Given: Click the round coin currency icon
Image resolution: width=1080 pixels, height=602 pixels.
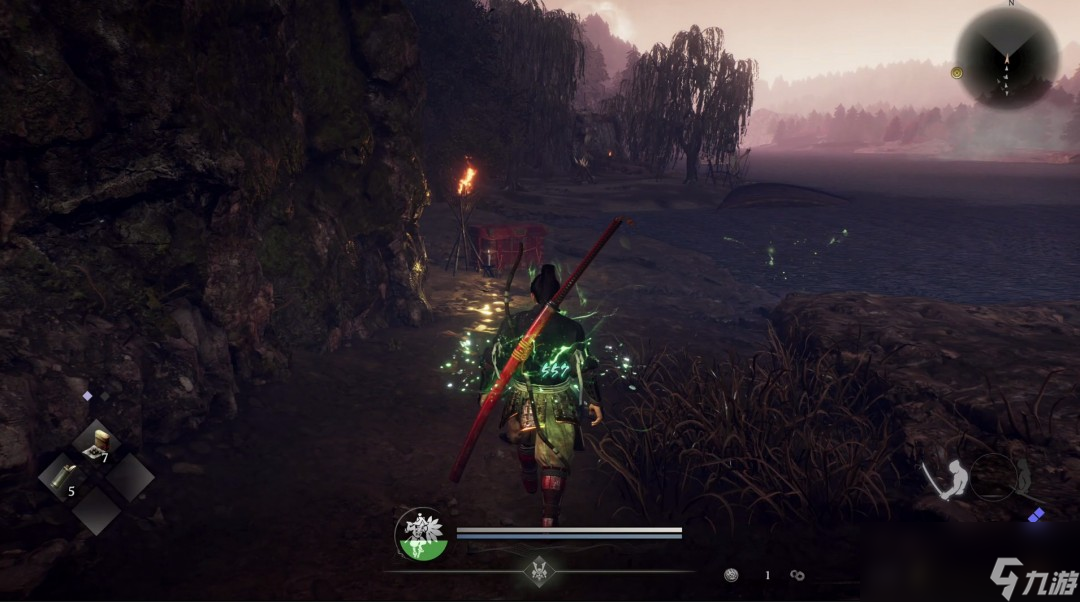Looking at the screenshot, I should coord(732,575).
